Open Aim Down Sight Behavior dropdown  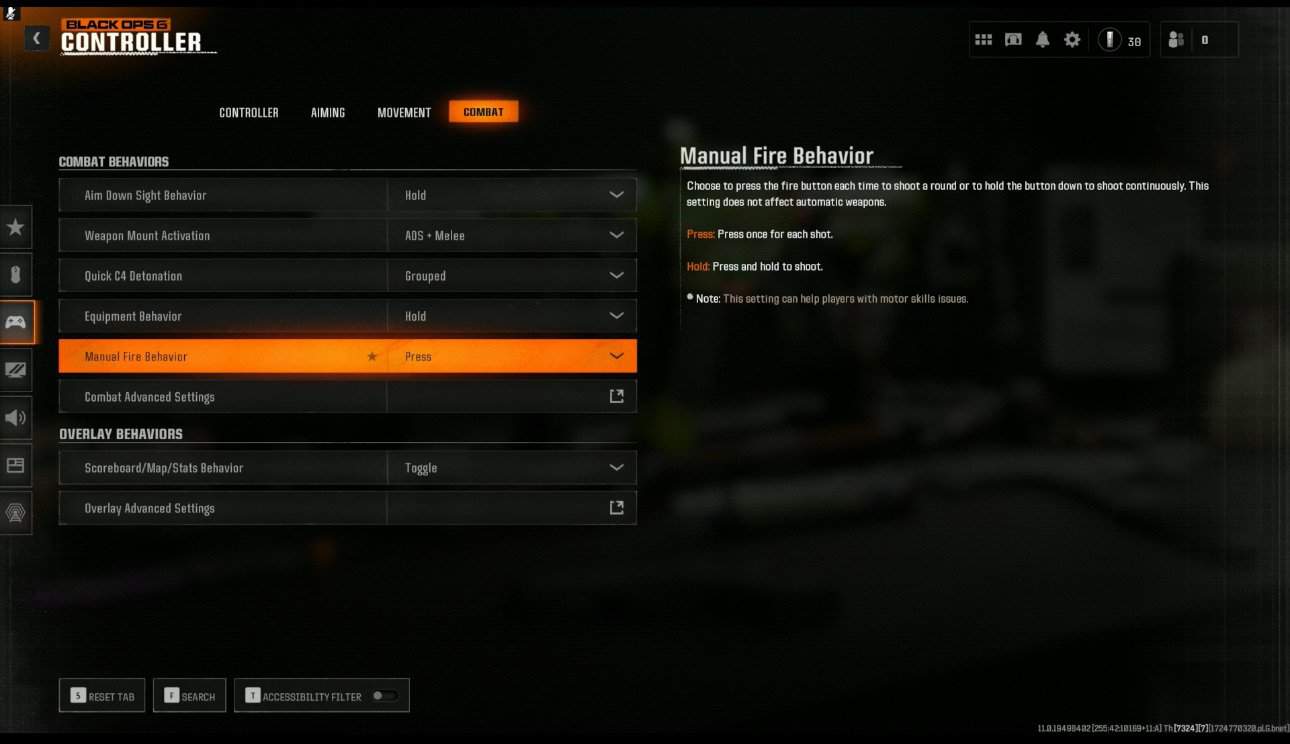[x=511, y=195]
